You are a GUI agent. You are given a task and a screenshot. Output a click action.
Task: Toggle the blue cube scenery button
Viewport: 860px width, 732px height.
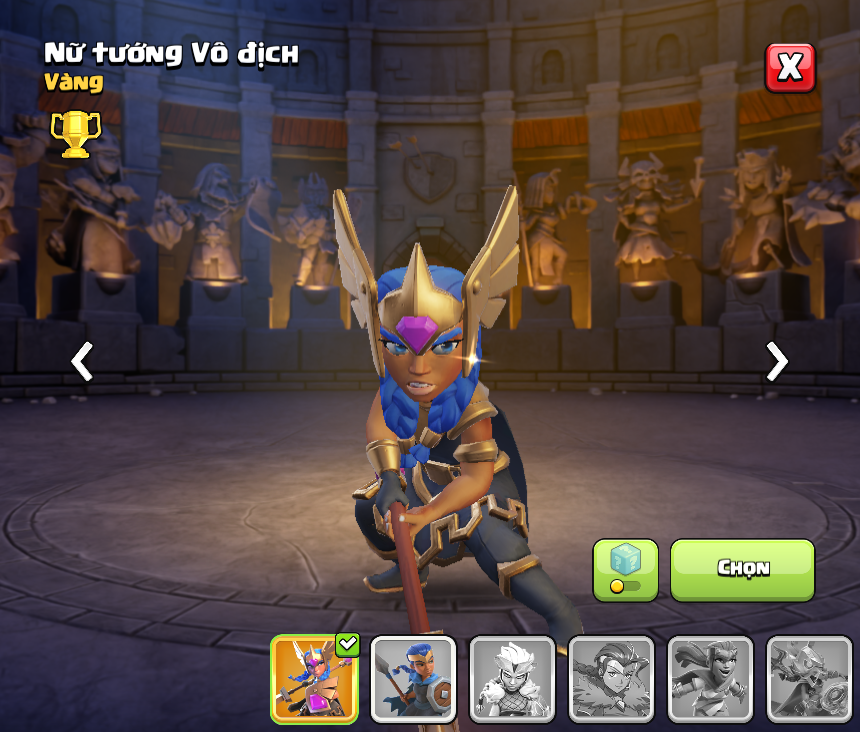(625, 570)
